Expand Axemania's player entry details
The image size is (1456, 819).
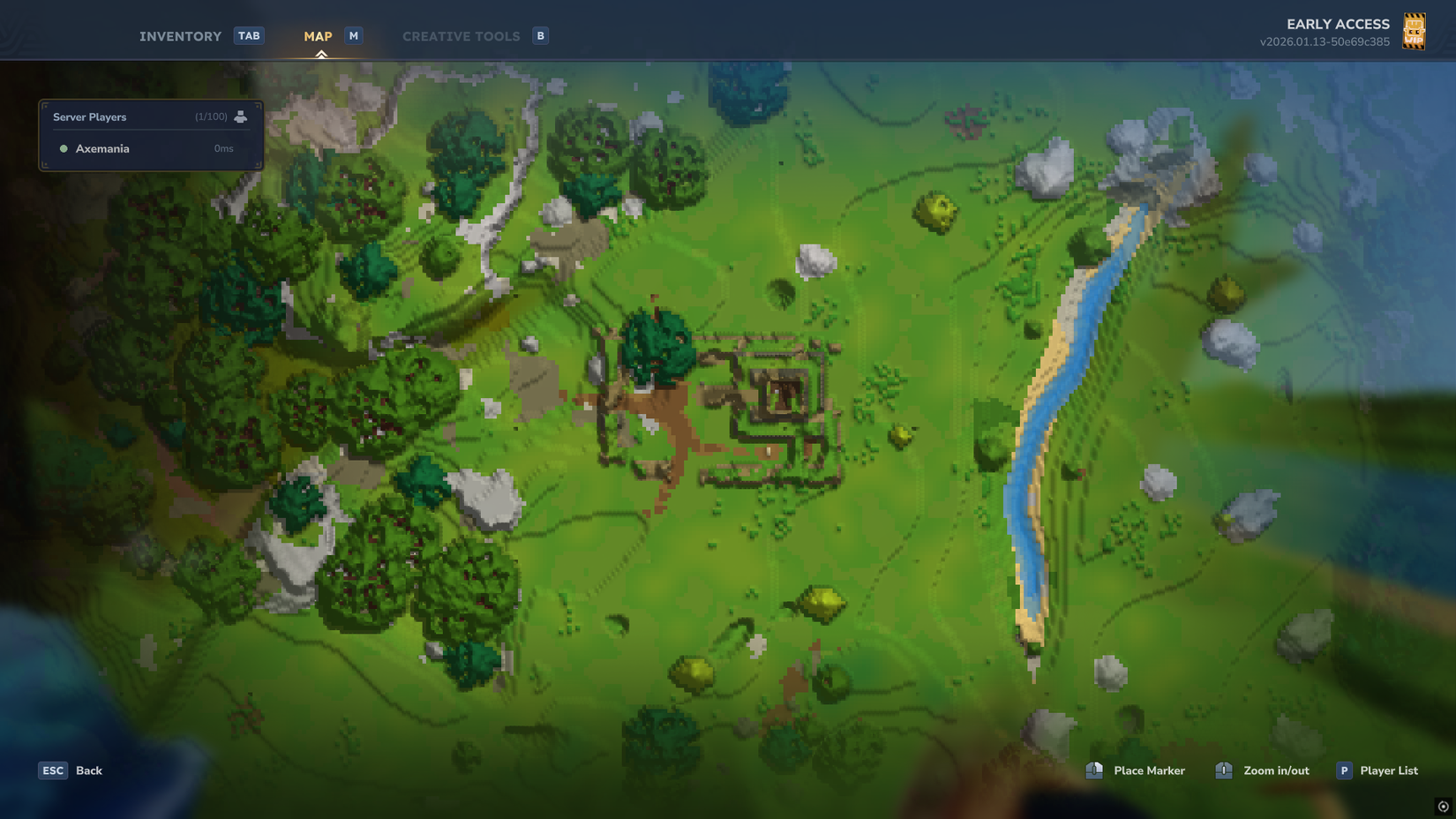(102, 148)
